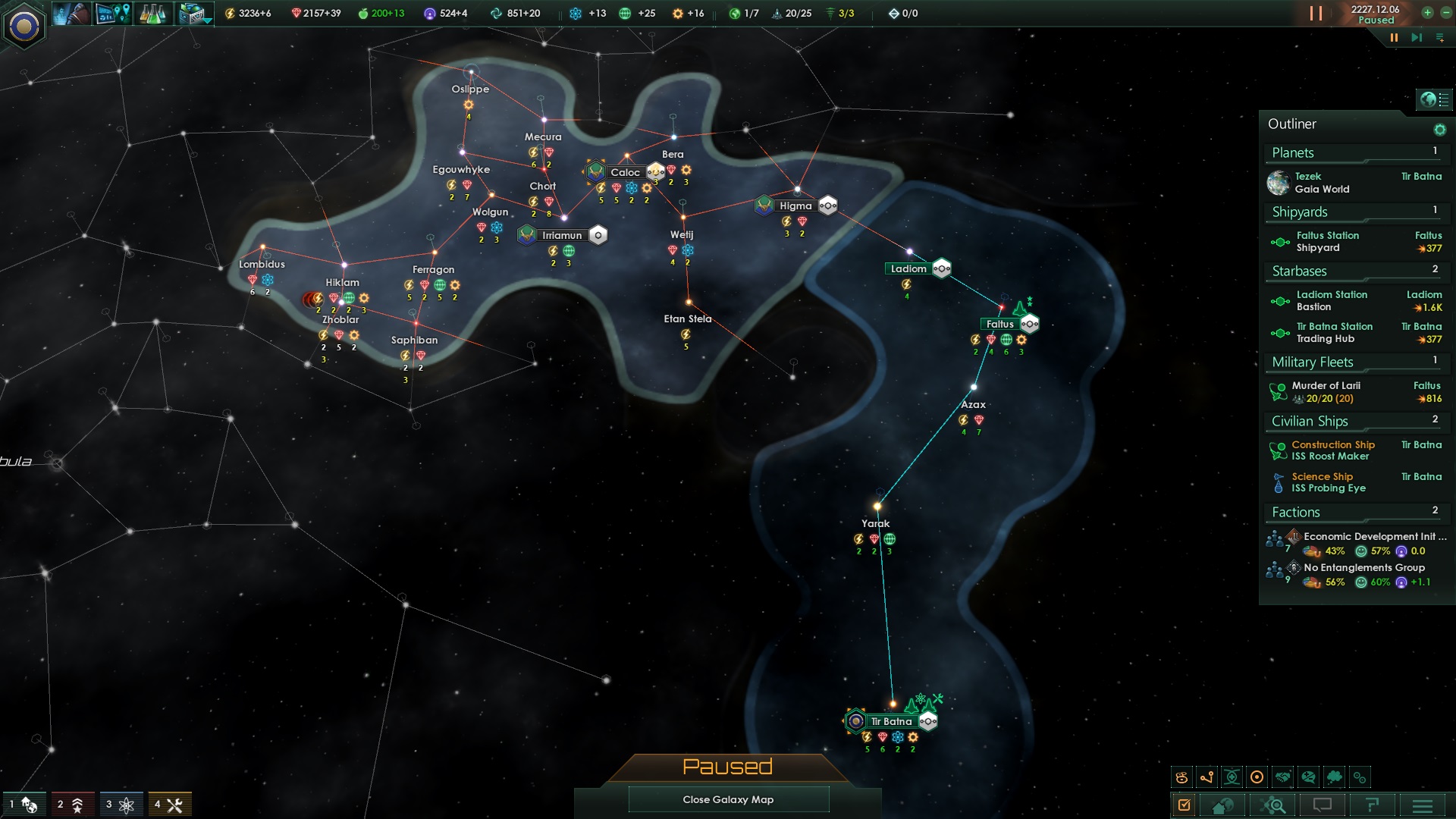The image size is (1456, 819).
Task: Click the Close Galaxy Map button
Action: [x=728, y=799]
